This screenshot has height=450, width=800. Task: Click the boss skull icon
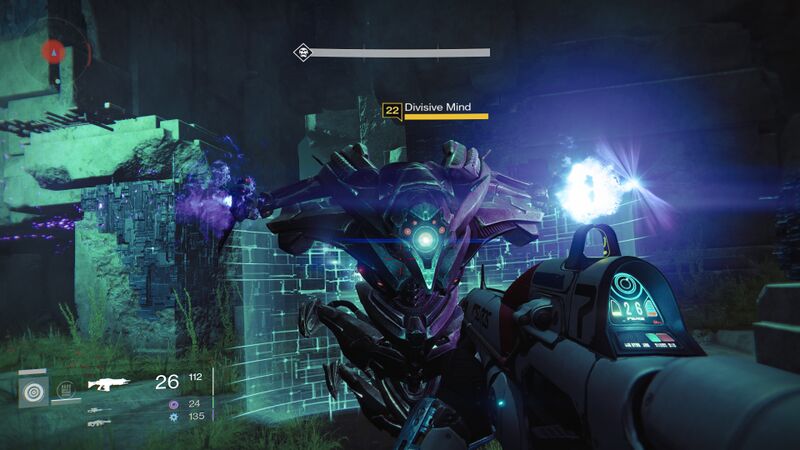tap(301, 52)
